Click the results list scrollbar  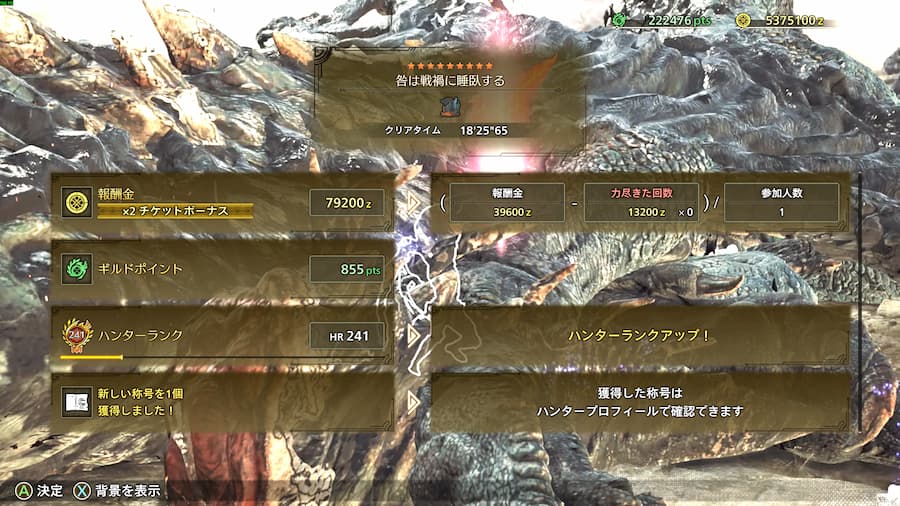click(861, 302)
